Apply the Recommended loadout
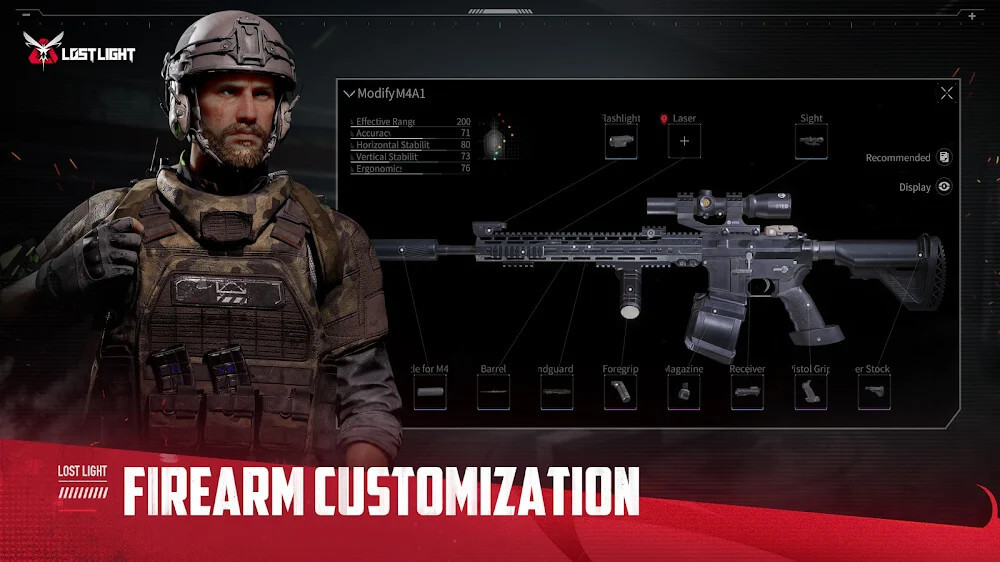1000x562 pixels. 944,158
